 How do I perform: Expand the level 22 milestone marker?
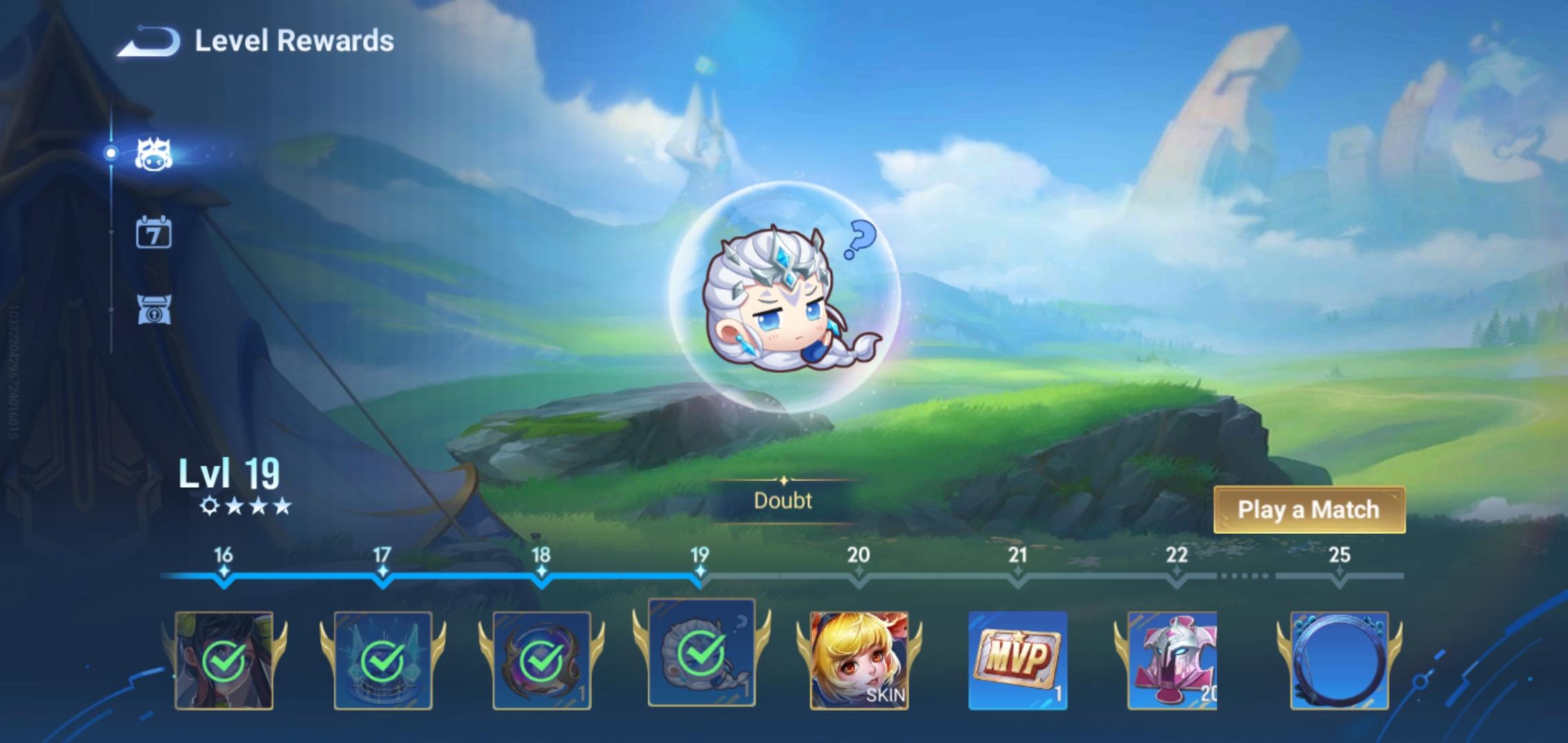tap(1176, 573)
